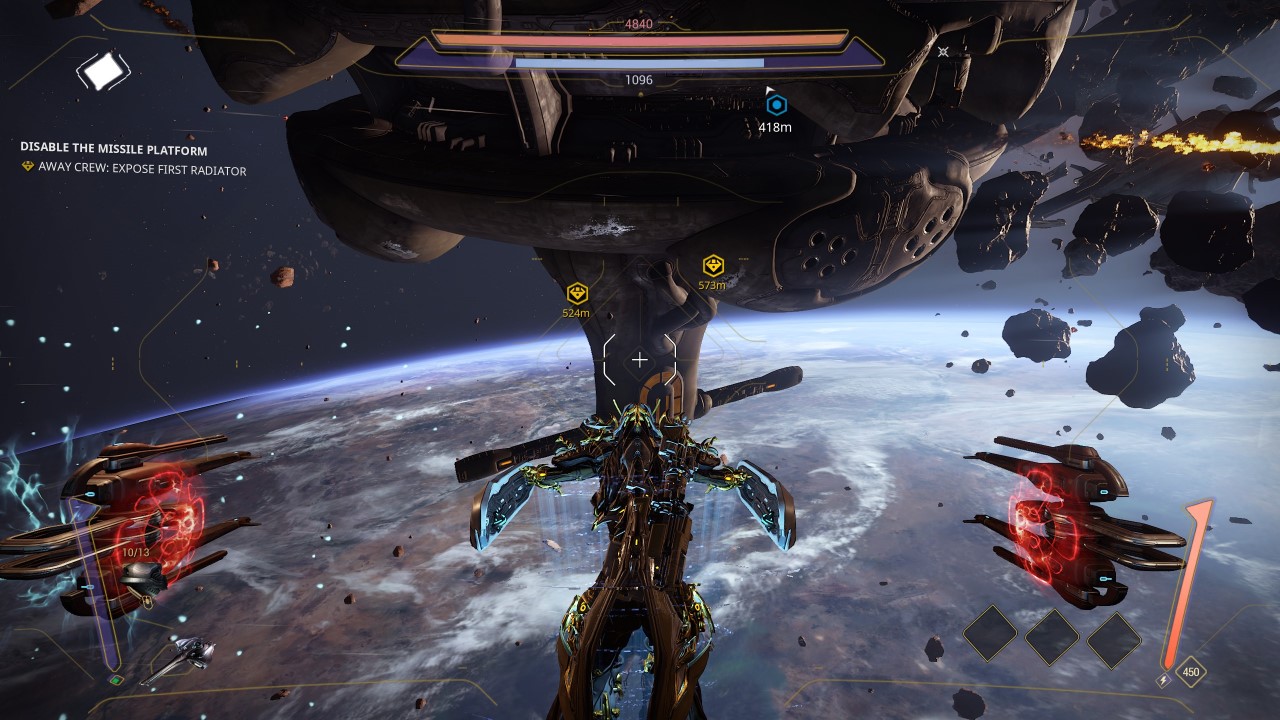Select the yellow objective marker at 524m
The image size is (1280, 720).
coord(577,293)
